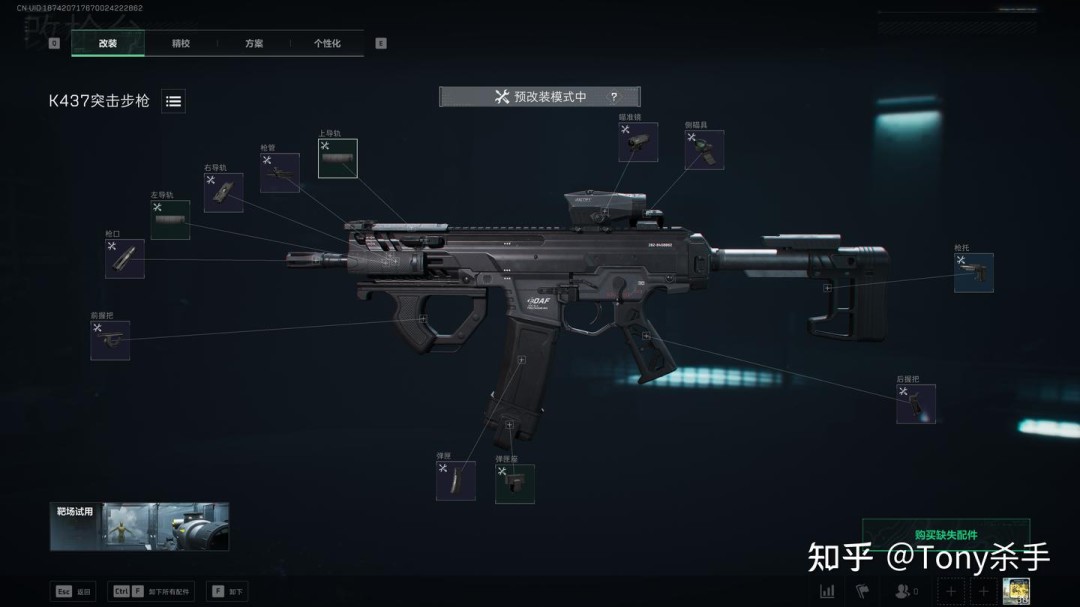Viewport: 1080px width, 607px height.
Task: Select the 枪口 muzzle attachment slot
Action: pyautogui.click(x=125, y=259)
